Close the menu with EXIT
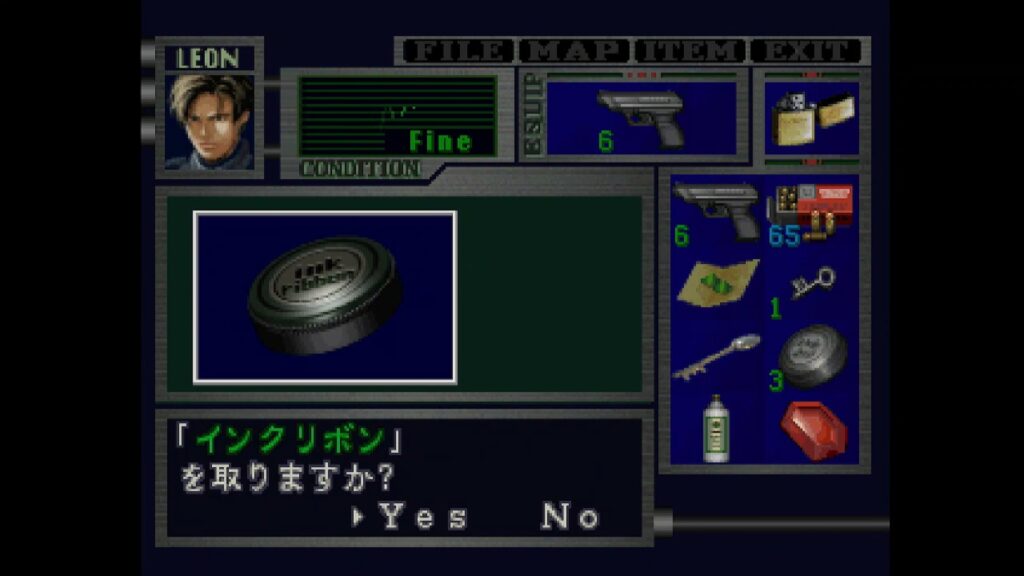1024x576 pixels. 806,51
